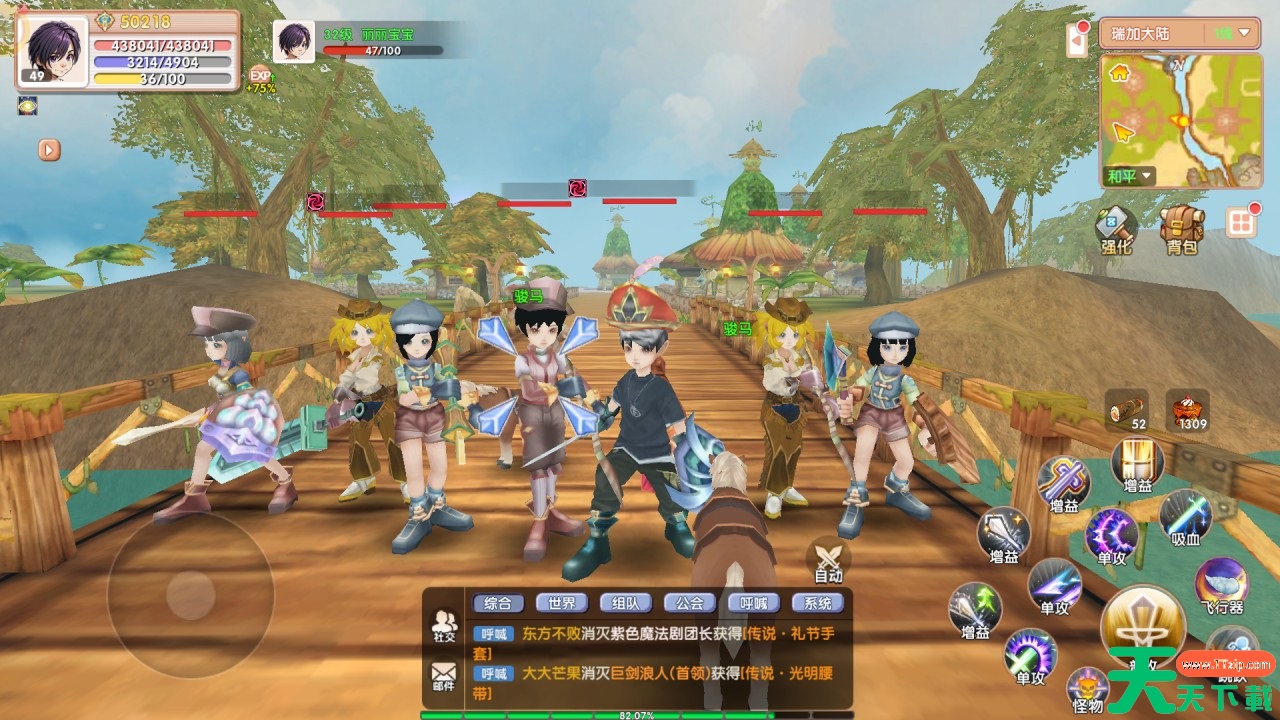Screen dimensions: 1280x720
Task: Toggle the 和平 combat mode dropdown
Action: pos(1130,177)
